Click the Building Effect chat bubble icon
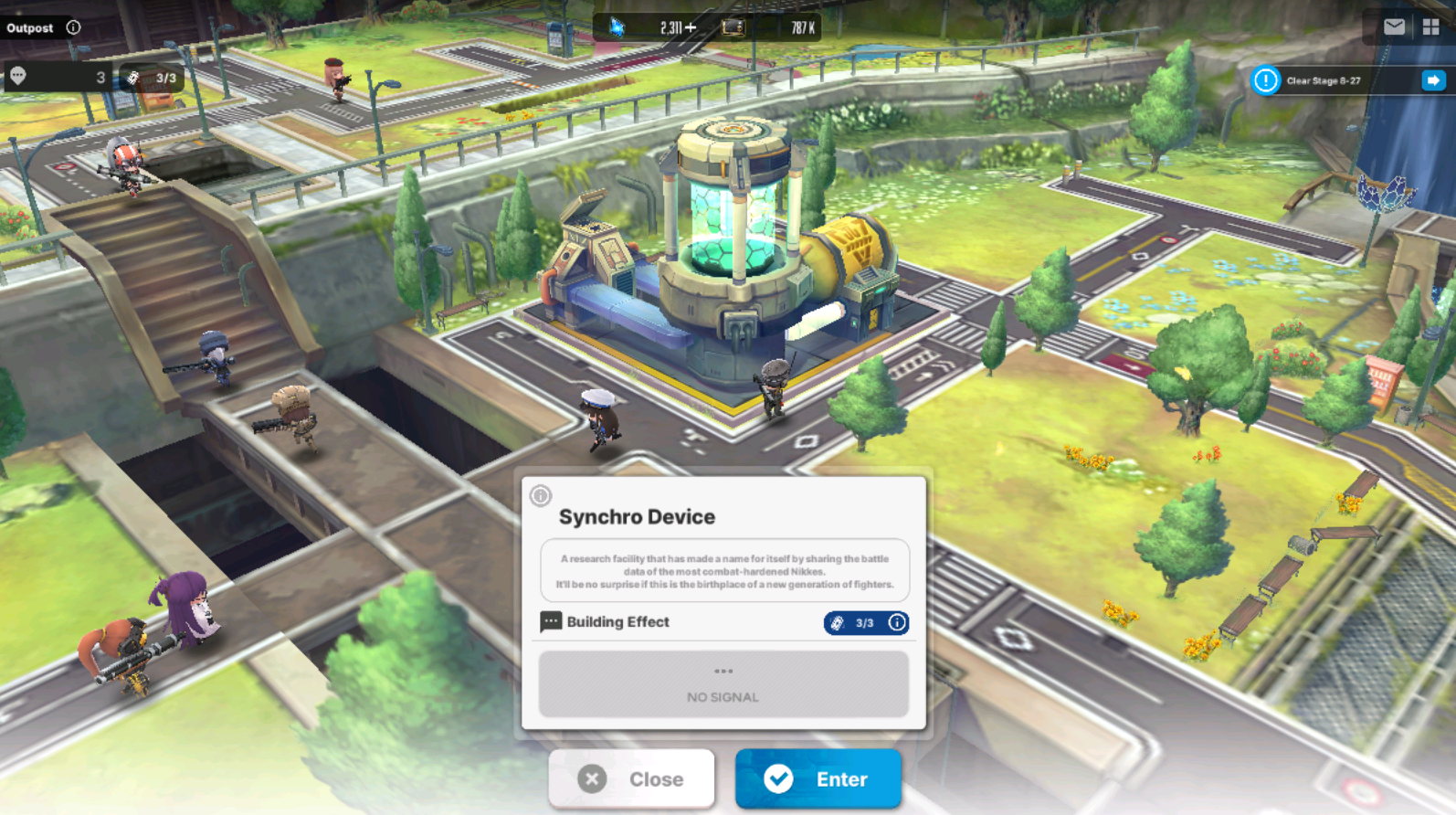Screen dimensions: 1456x815 coord(550,622)
